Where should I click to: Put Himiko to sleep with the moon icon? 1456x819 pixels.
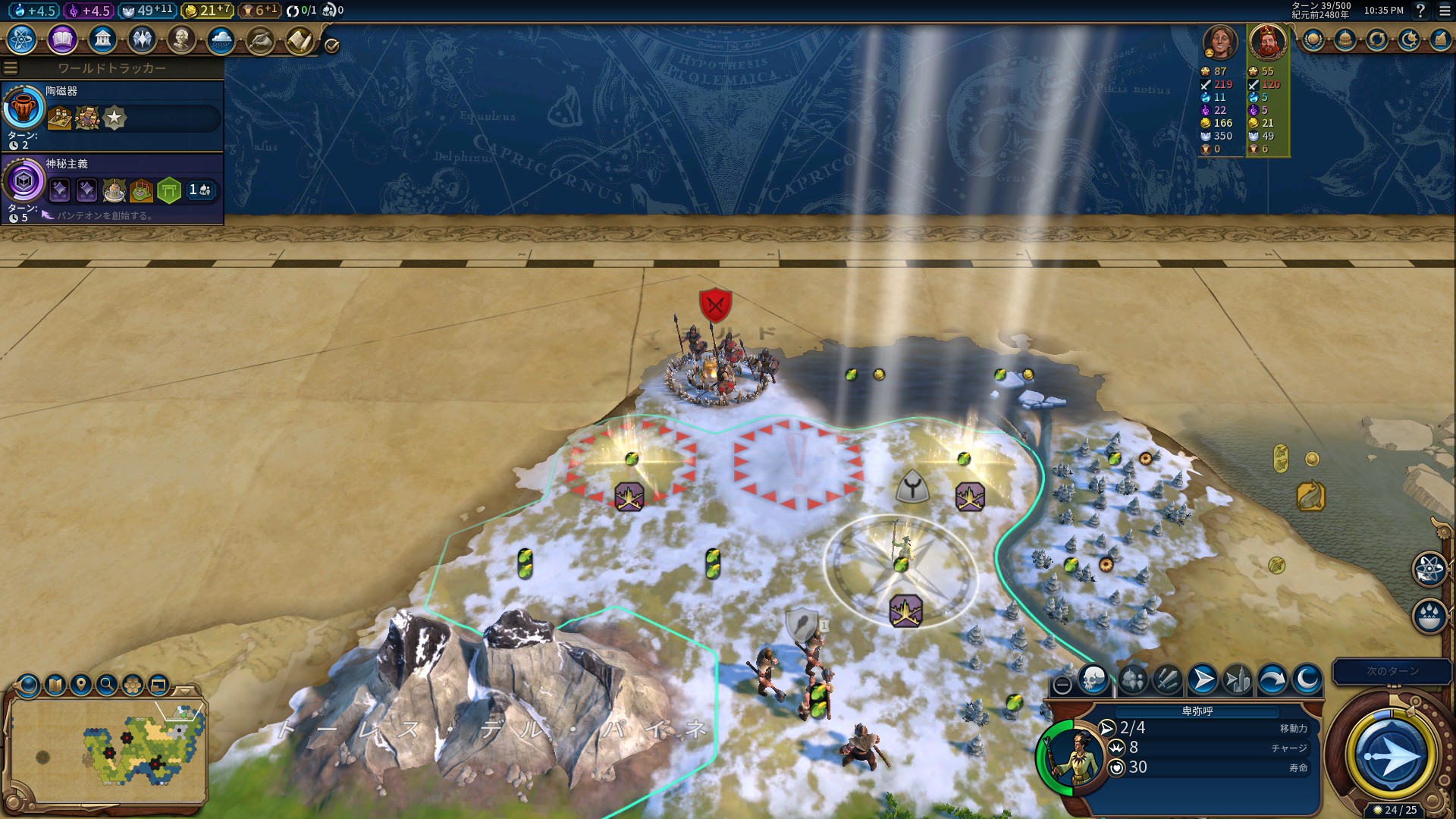pos(1306,679)
